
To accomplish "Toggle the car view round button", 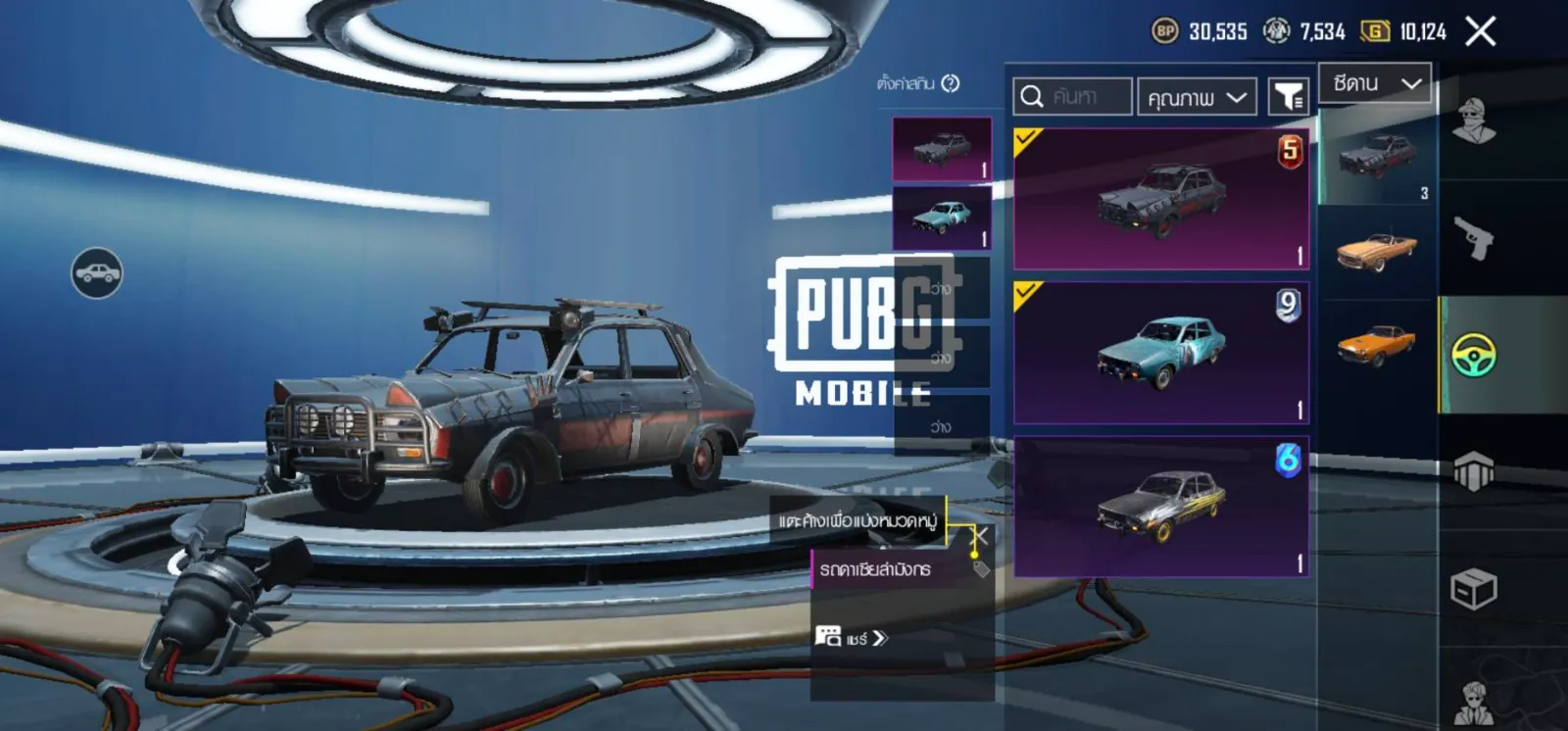I will click(97, 273).
